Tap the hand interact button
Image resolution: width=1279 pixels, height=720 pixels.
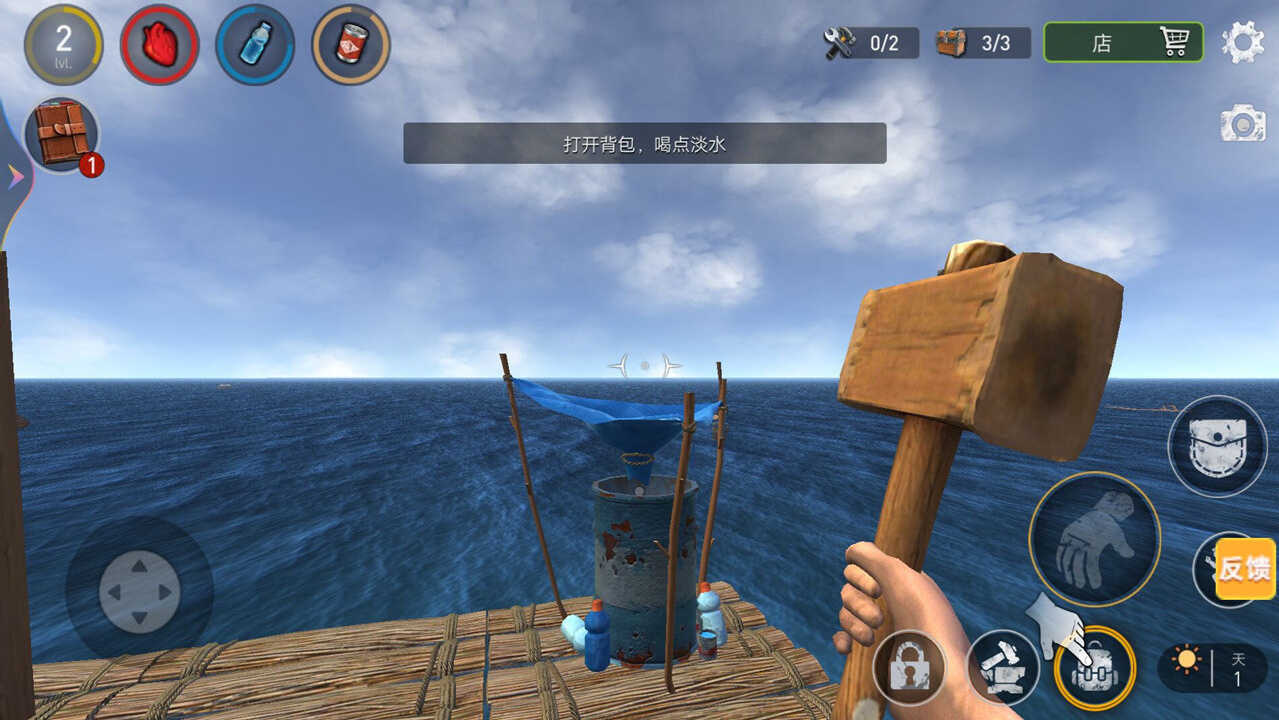tap(1094, 538)
